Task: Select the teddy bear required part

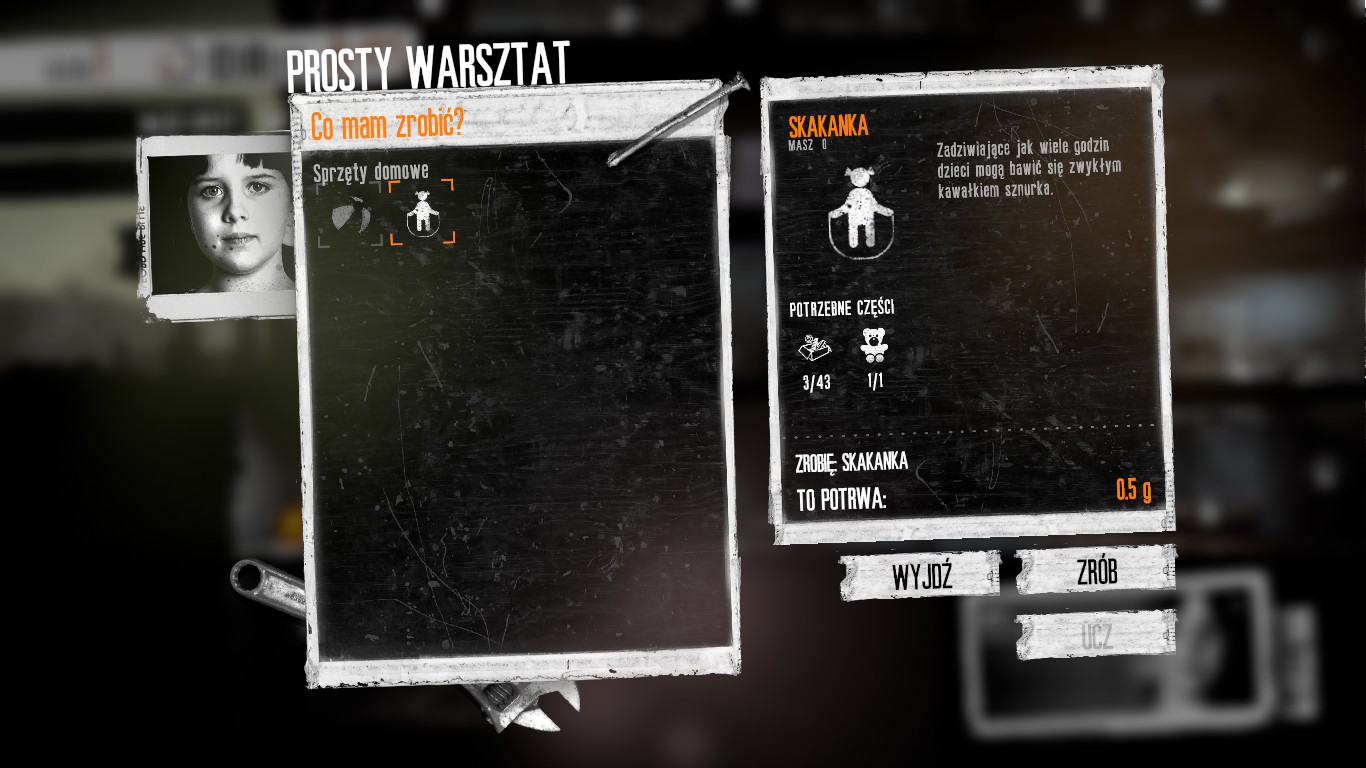Action: point(875,347)
